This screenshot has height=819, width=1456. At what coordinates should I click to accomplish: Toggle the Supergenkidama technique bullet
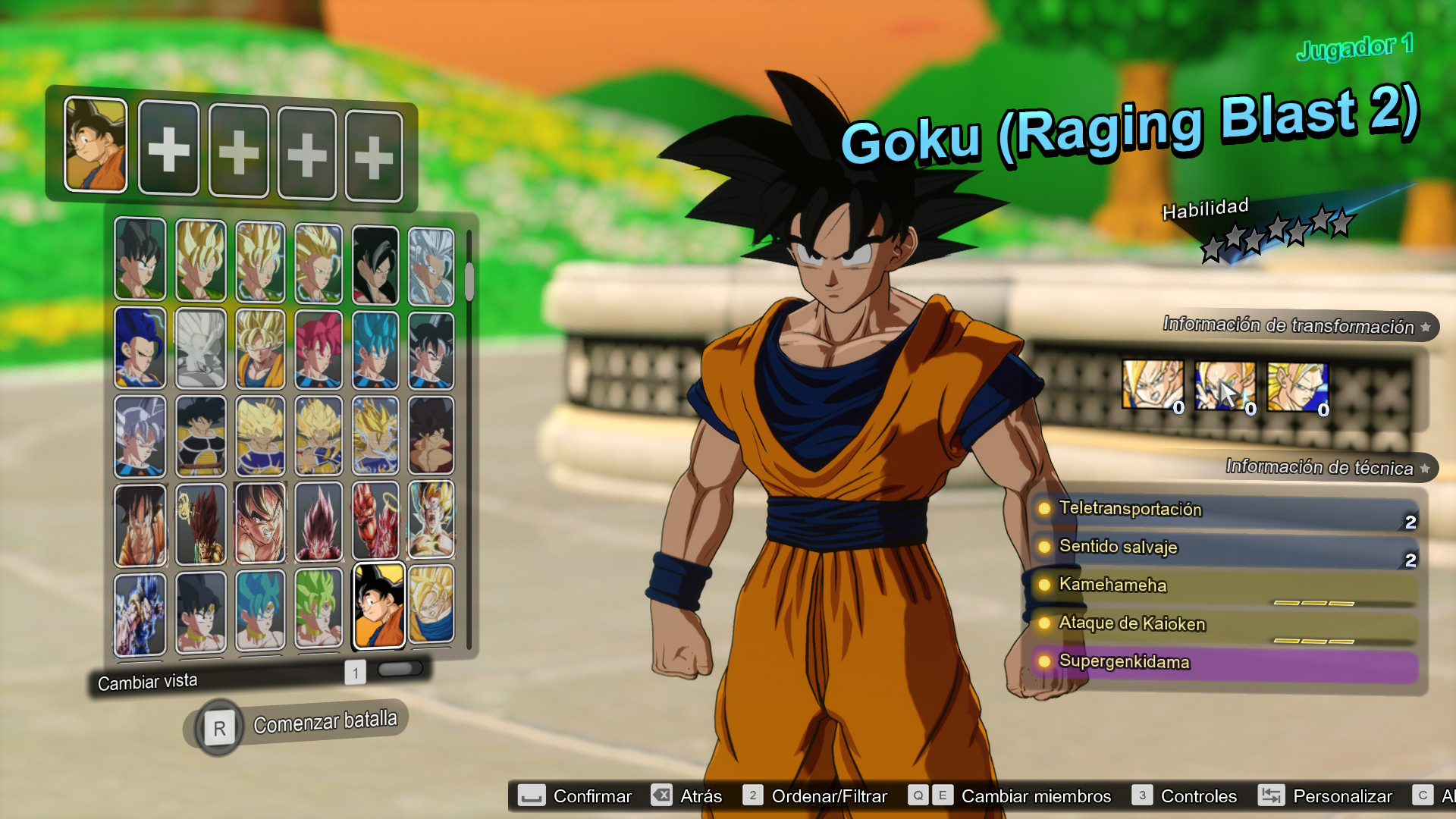coord(1044,662)
